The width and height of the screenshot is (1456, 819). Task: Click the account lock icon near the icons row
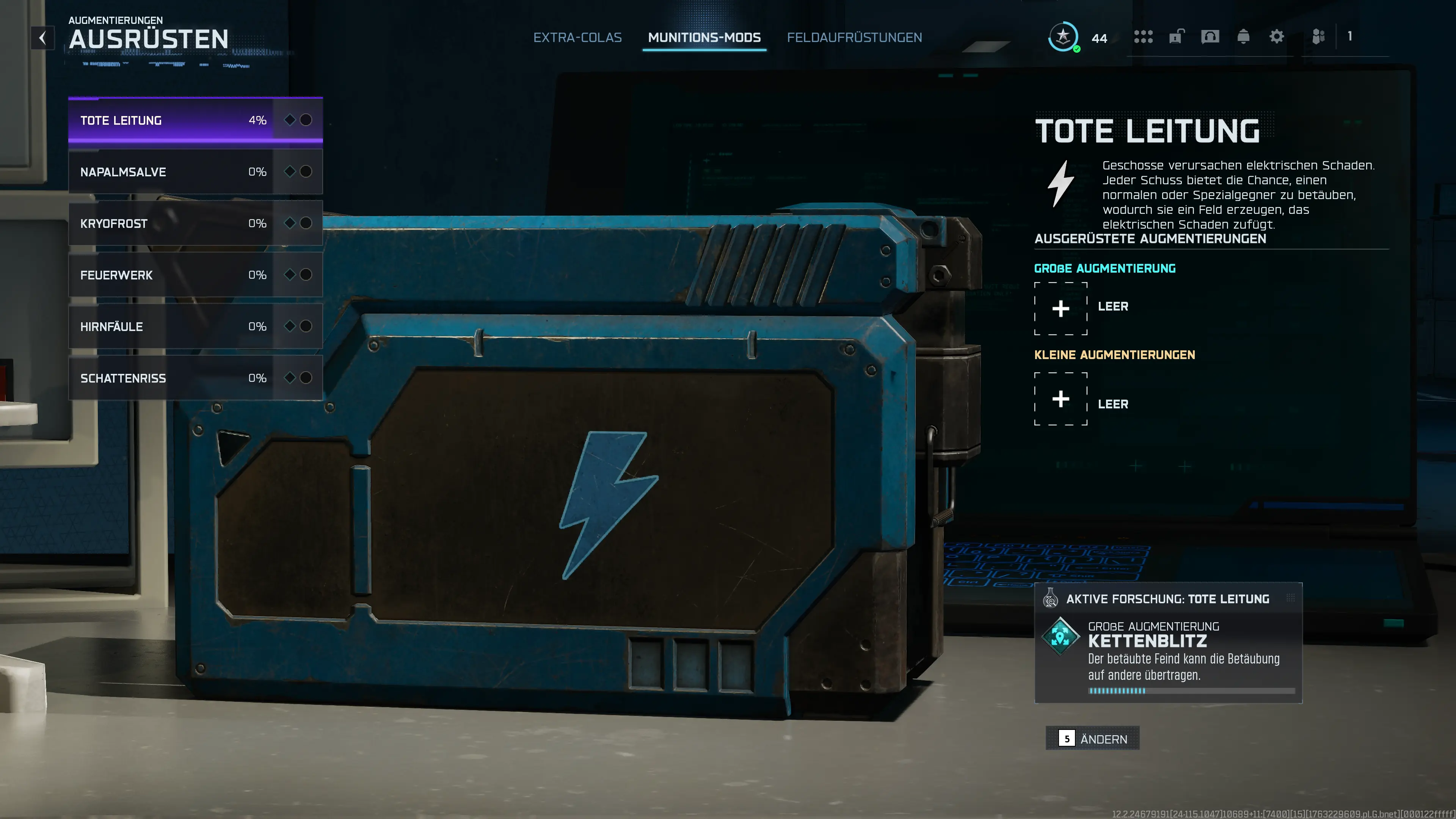1177,36
